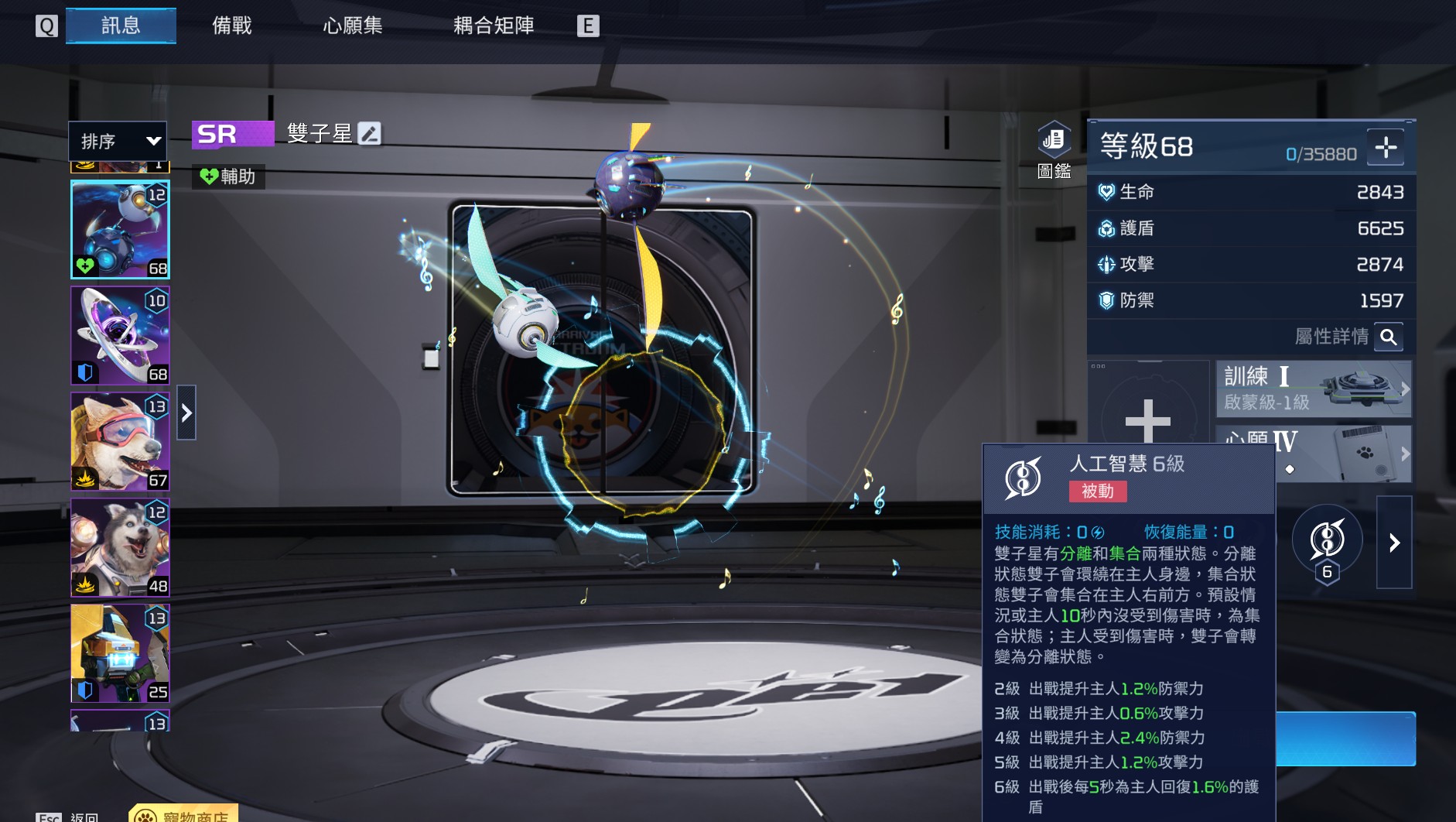Rename 雙子星 with the edit pencil
This screenshot has width=1456, height=822.
[370, 134]
